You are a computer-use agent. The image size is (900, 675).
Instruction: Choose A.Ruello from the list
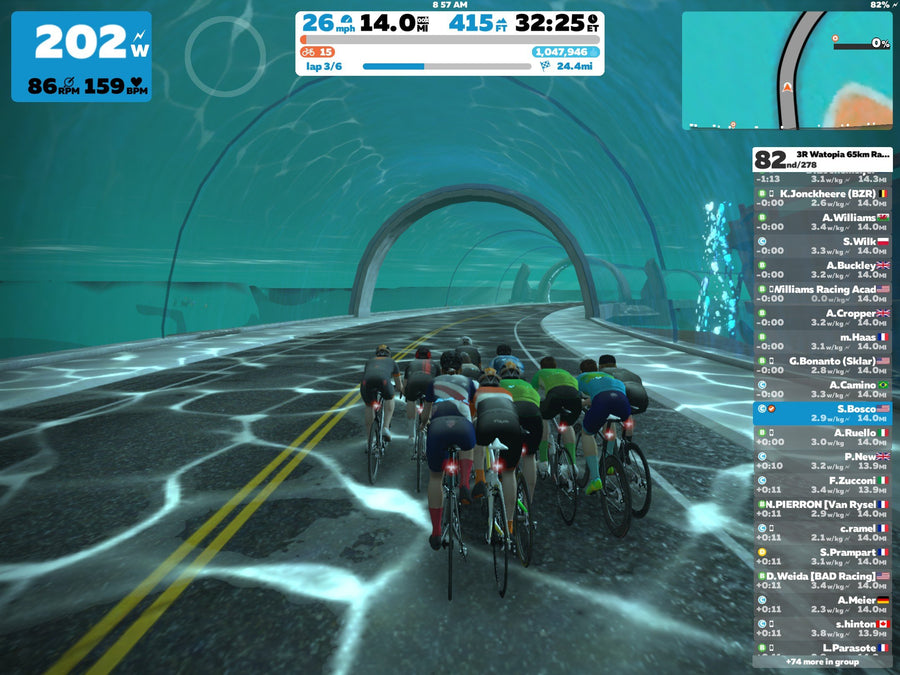pos(822,437)
